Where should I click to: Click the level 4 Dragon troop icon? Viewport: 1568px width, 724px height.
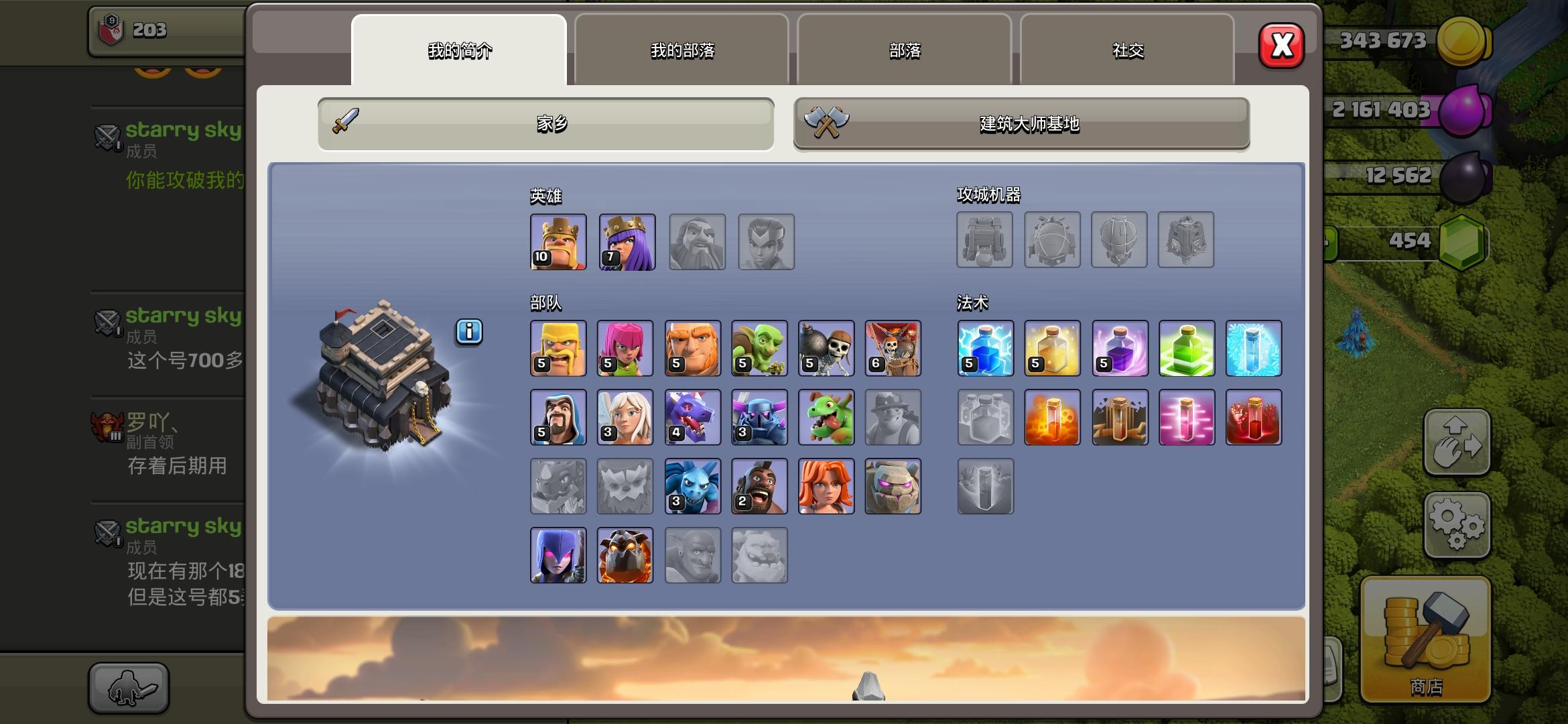pos(693,417)
